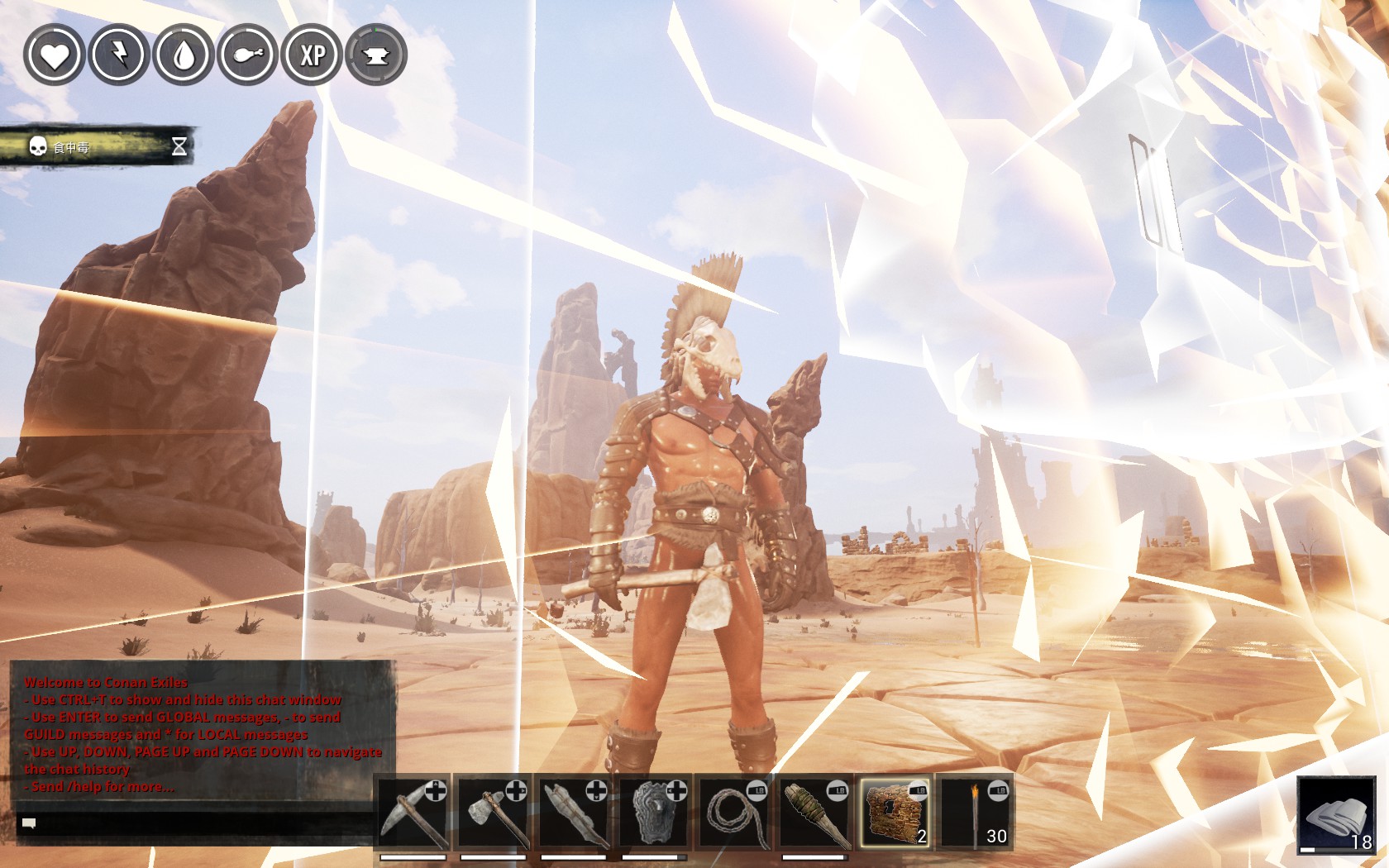The image size is (1389, 868).
Task: Click the Welcome to Conan Exiles chat text
Action: coord(107,683)
